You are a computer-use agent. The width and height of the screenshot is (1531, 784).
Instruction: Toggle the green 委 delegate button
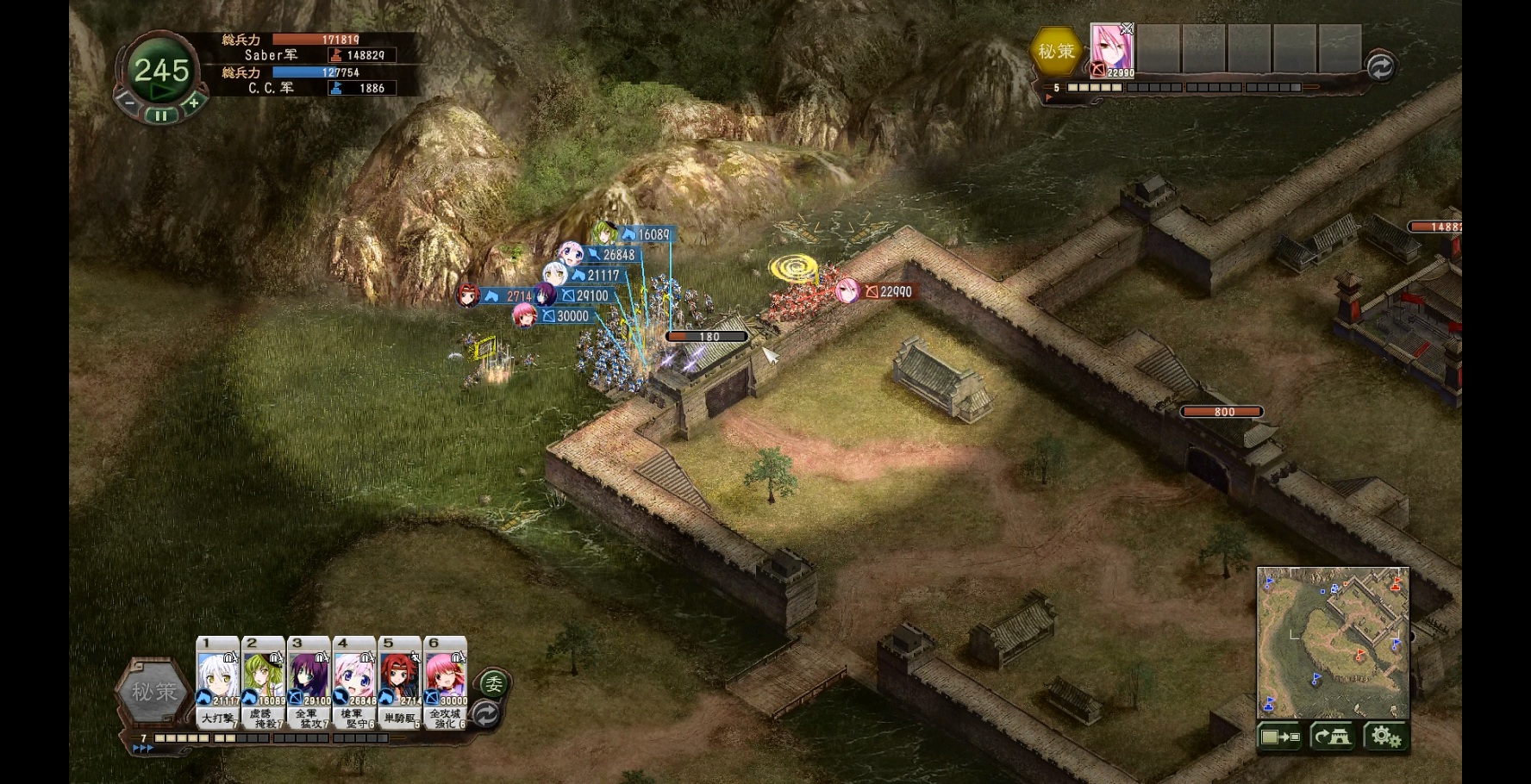[494, 685]
